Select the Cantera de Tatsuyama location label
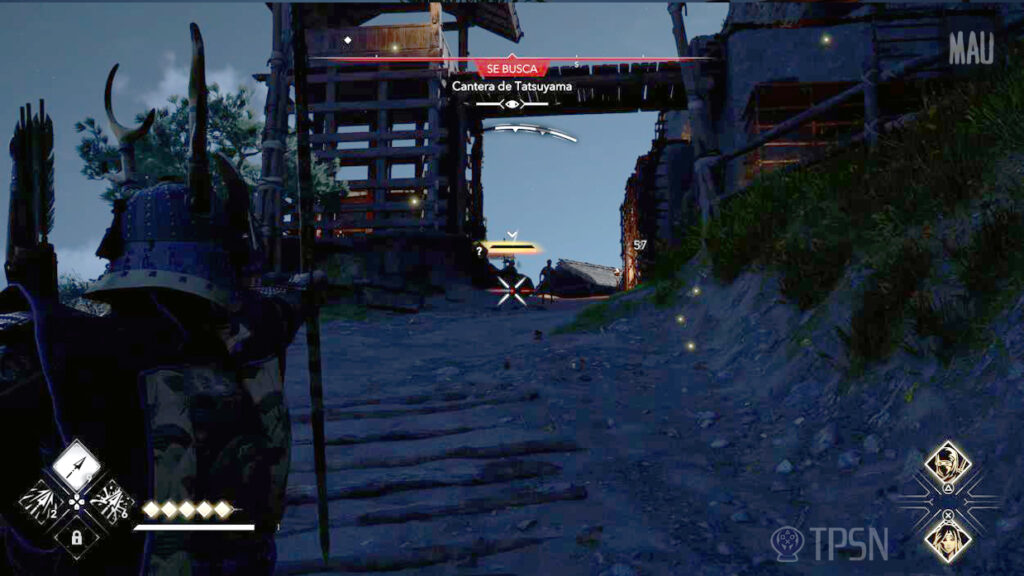Screen dimensions: 1024x576 click(x=512, y=87)
